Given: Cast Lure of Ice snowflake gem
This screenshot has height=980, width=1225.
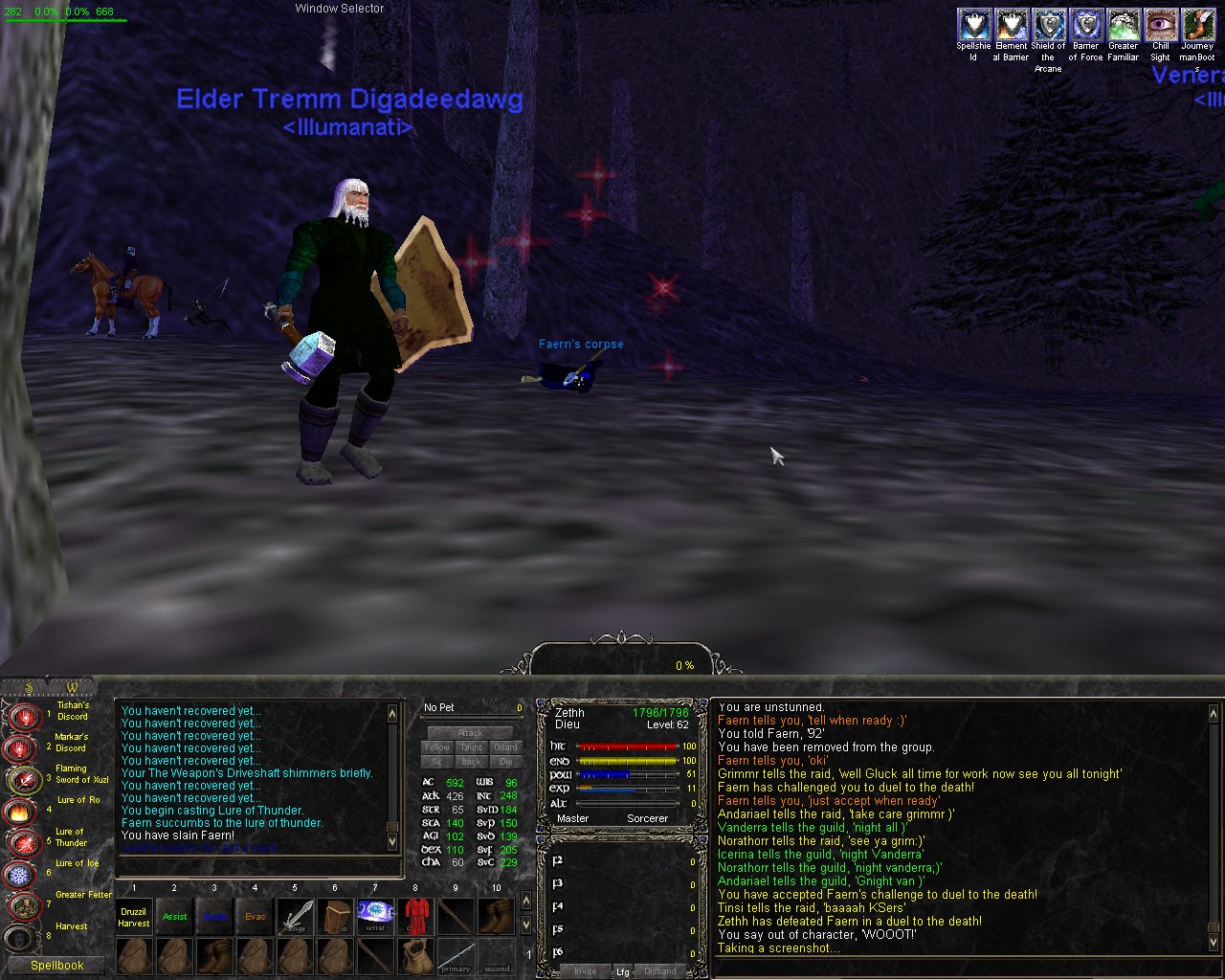Looking at the screenshot, I should (20, 874).
